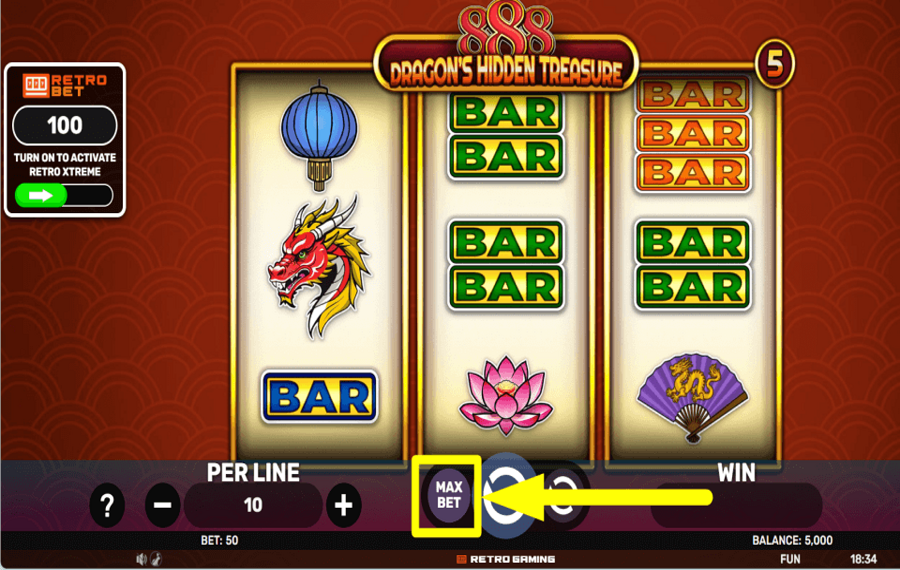Image resolution: width=900 pixels, height=570 pixels.
Task: Increase the per line bet with plus
Action: point(343,506)
